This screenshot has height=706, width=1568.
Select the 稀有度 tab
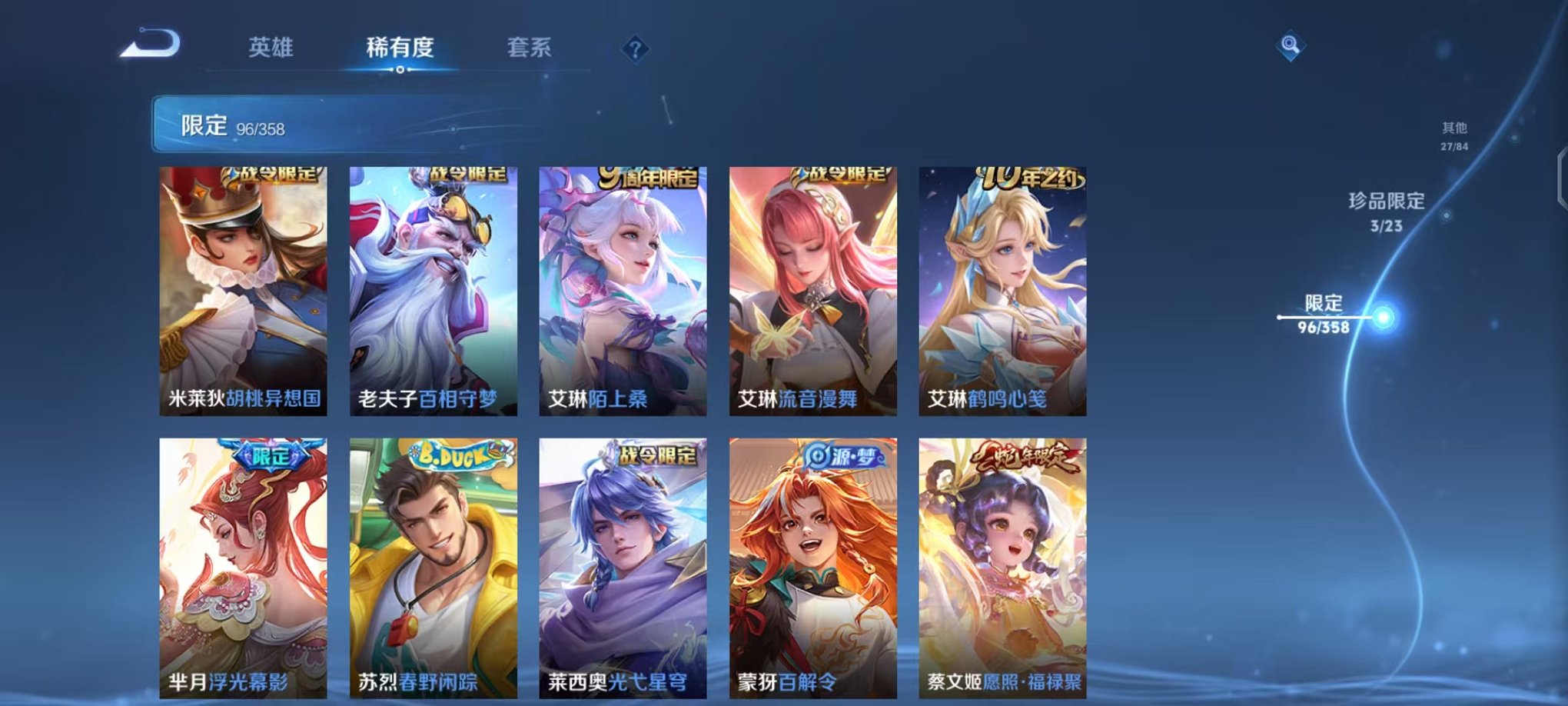point(399,48)
